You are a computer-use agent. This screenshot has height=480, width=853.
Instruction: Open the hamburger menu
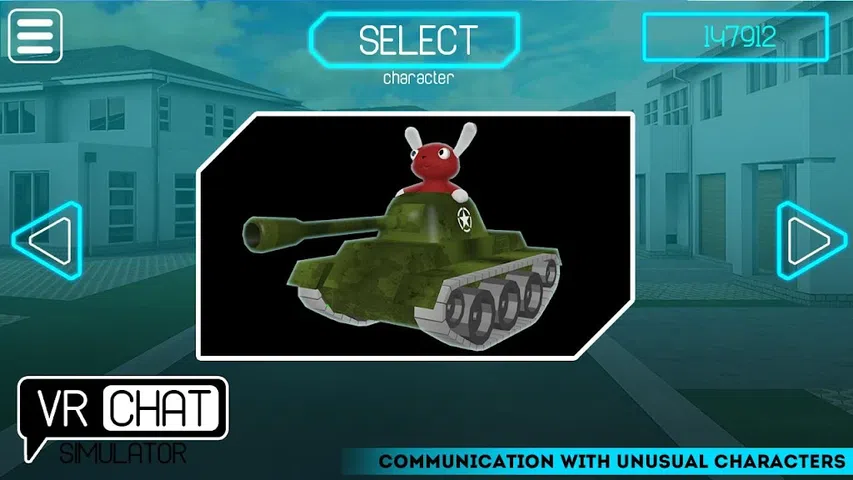tap(35, 36)
